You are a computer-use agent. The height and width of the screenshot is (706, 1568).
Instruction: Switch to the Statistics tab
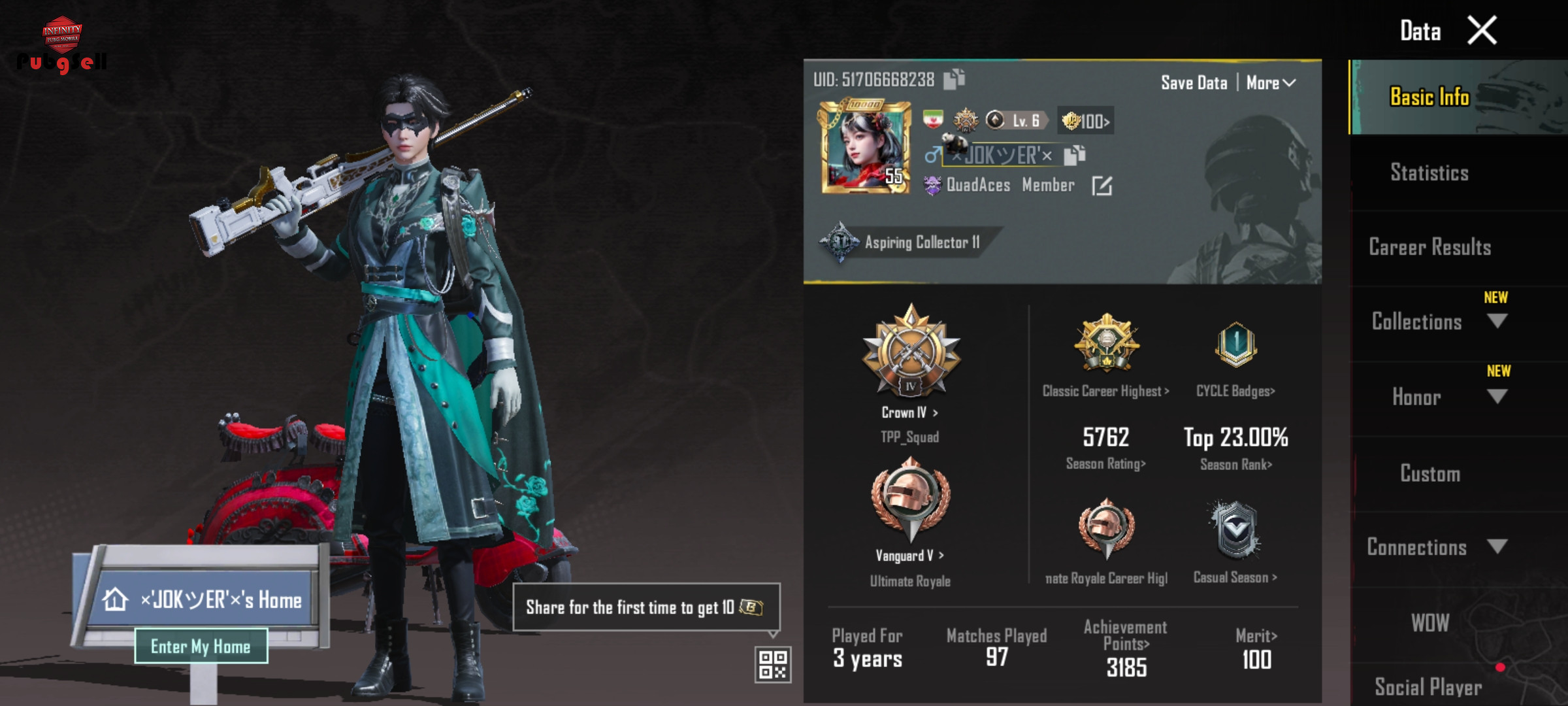pos(1429,173)
